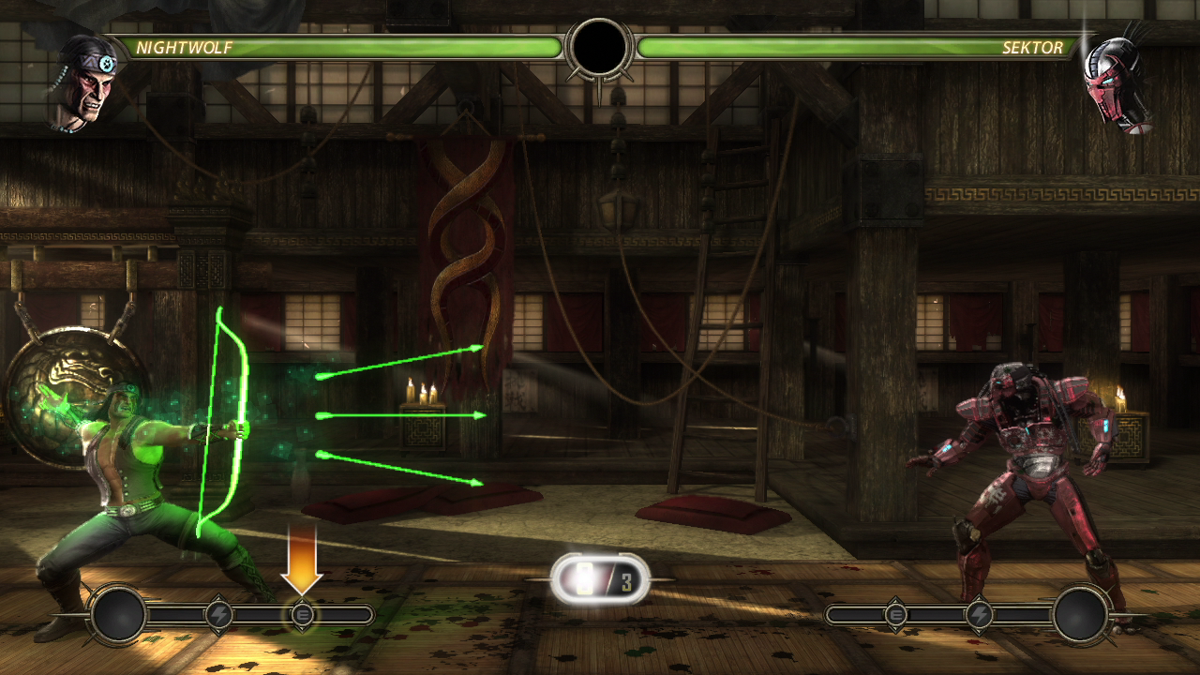Select Nightwolf's lightning bolt meter icon
The width and height of the screenshot is (1200, 675).
(219, 615)
